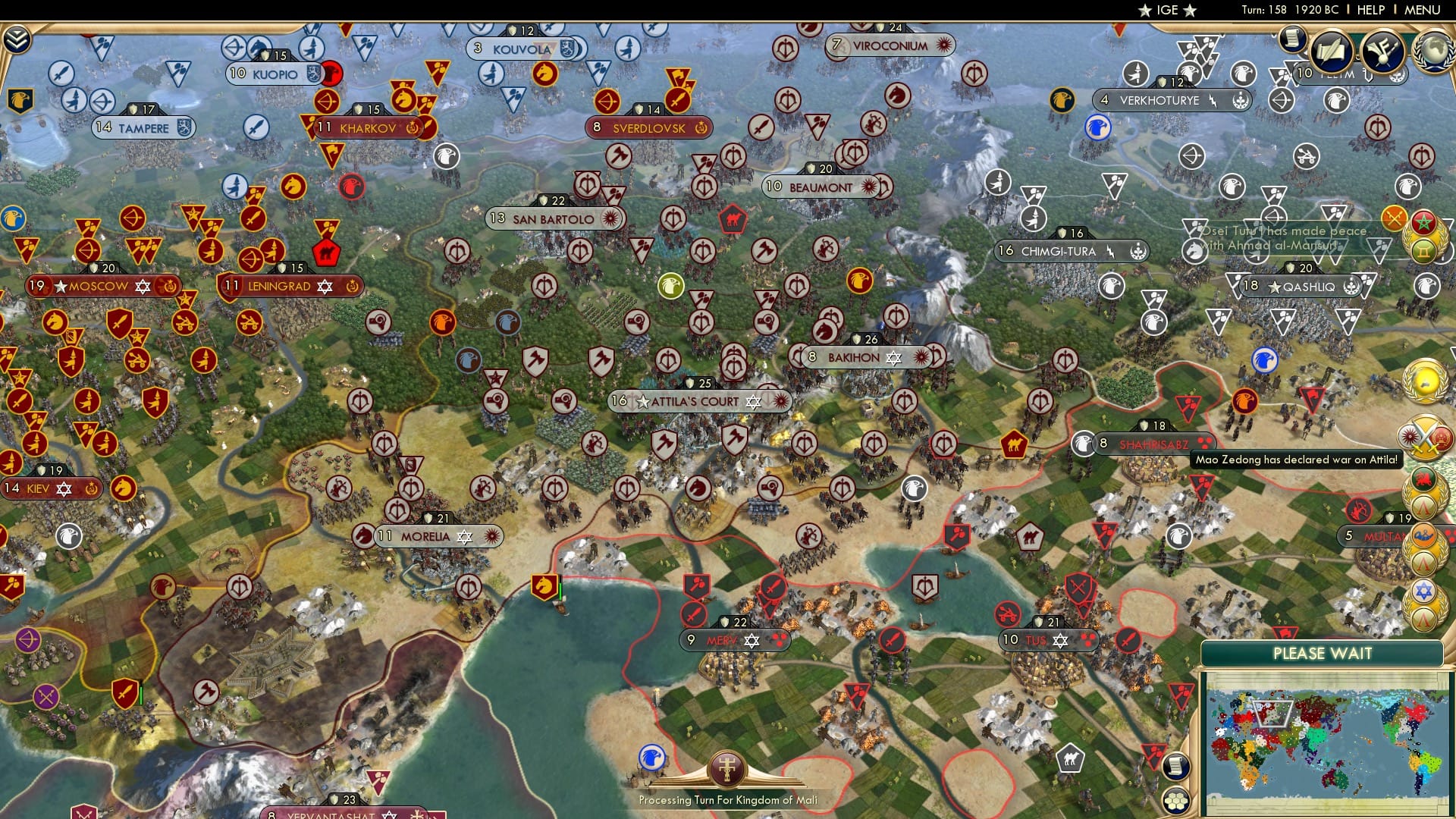
Task: Click the crossed-swords war notification medallion
Action: 1426,437
